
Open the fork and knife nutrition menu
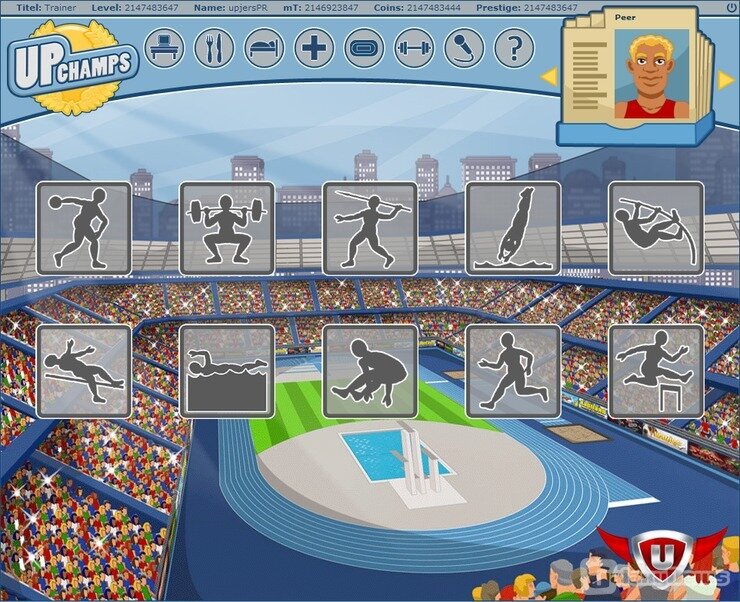pyautogui.click(x=214, y=48)
